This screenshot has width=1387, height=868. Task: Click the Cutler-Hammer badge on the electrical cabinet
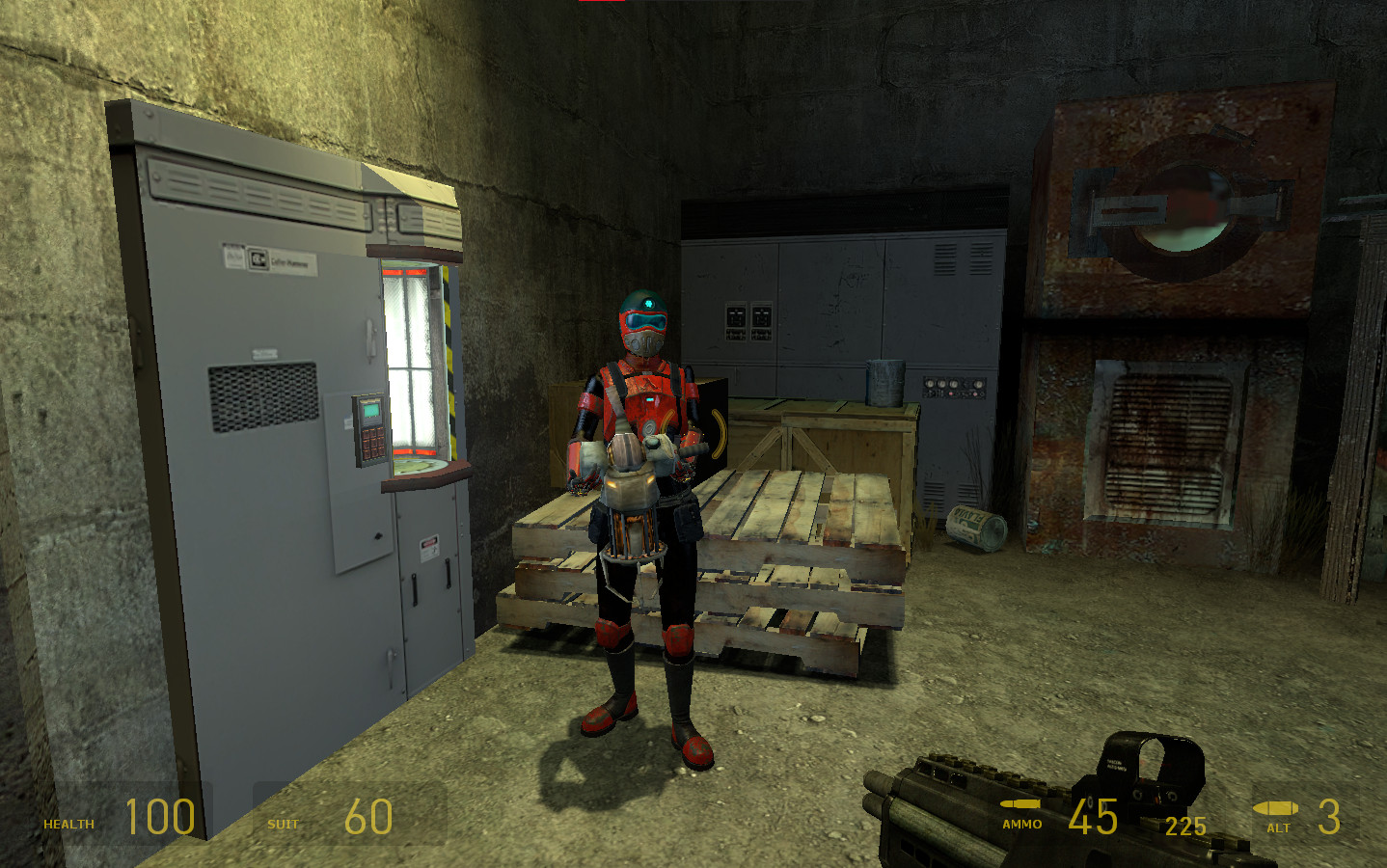tap(258, 258)
